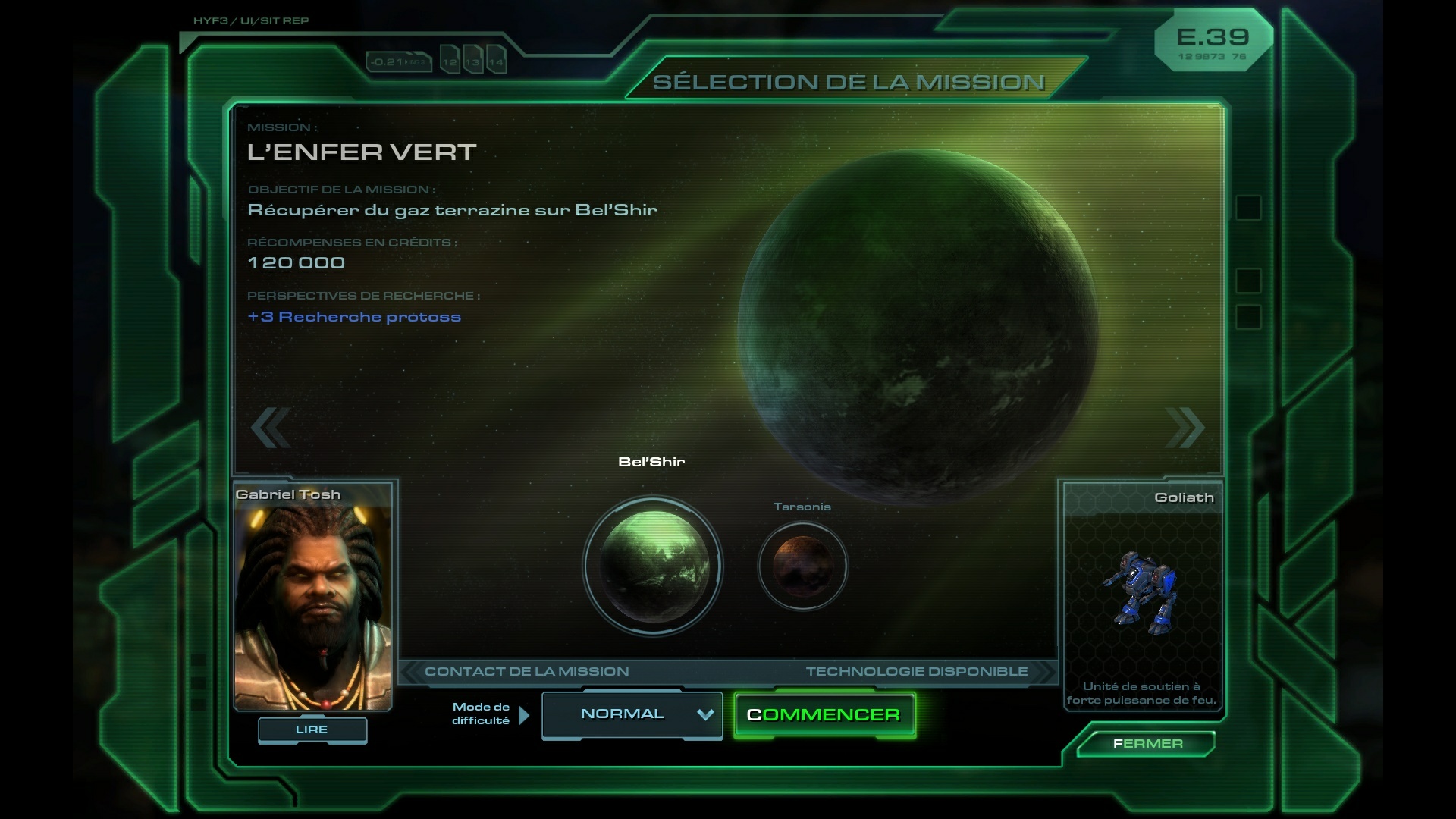Open the Normal difficulty dropdown

[632, 714]
